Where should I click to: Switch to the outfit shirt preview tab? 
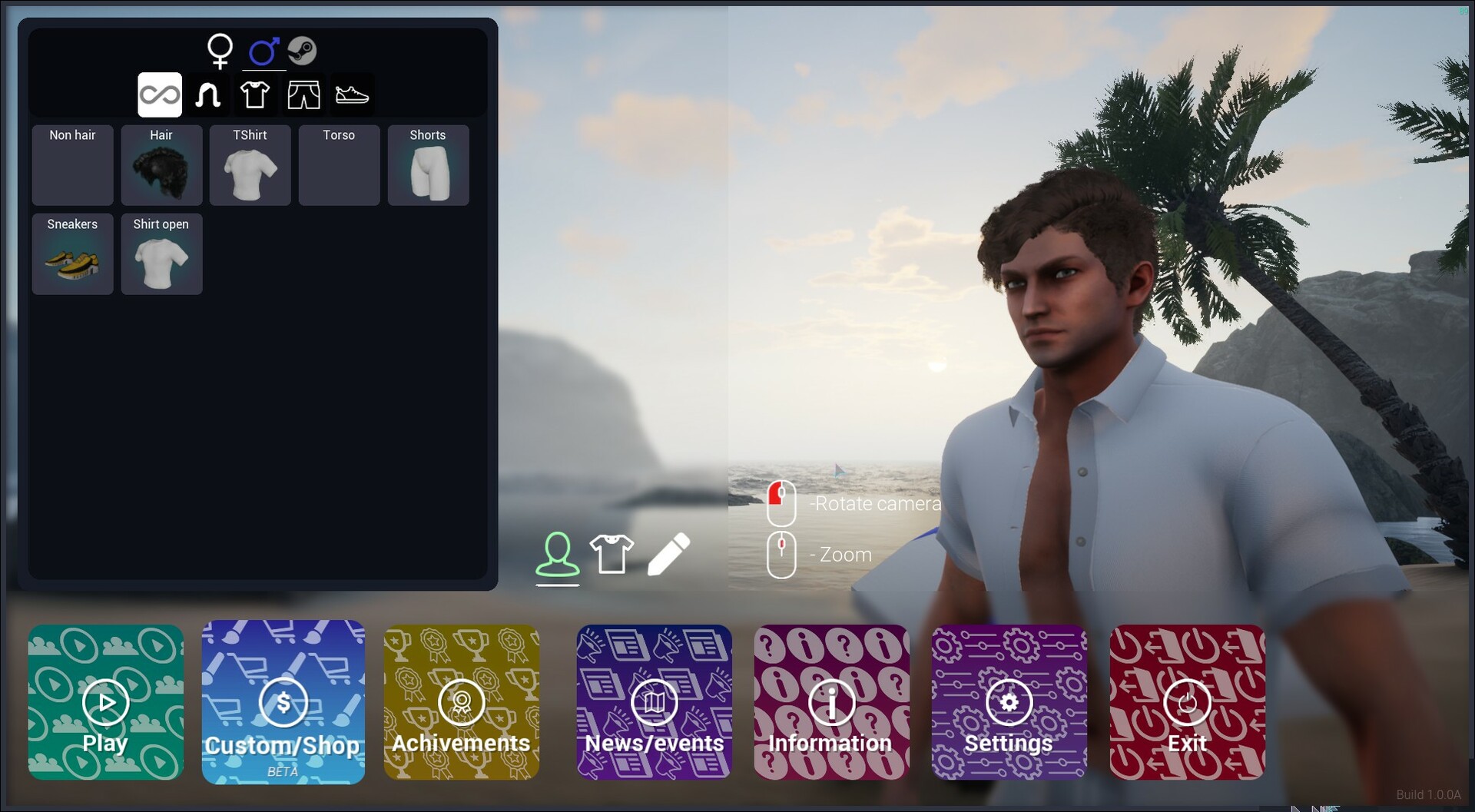[612, 552]
